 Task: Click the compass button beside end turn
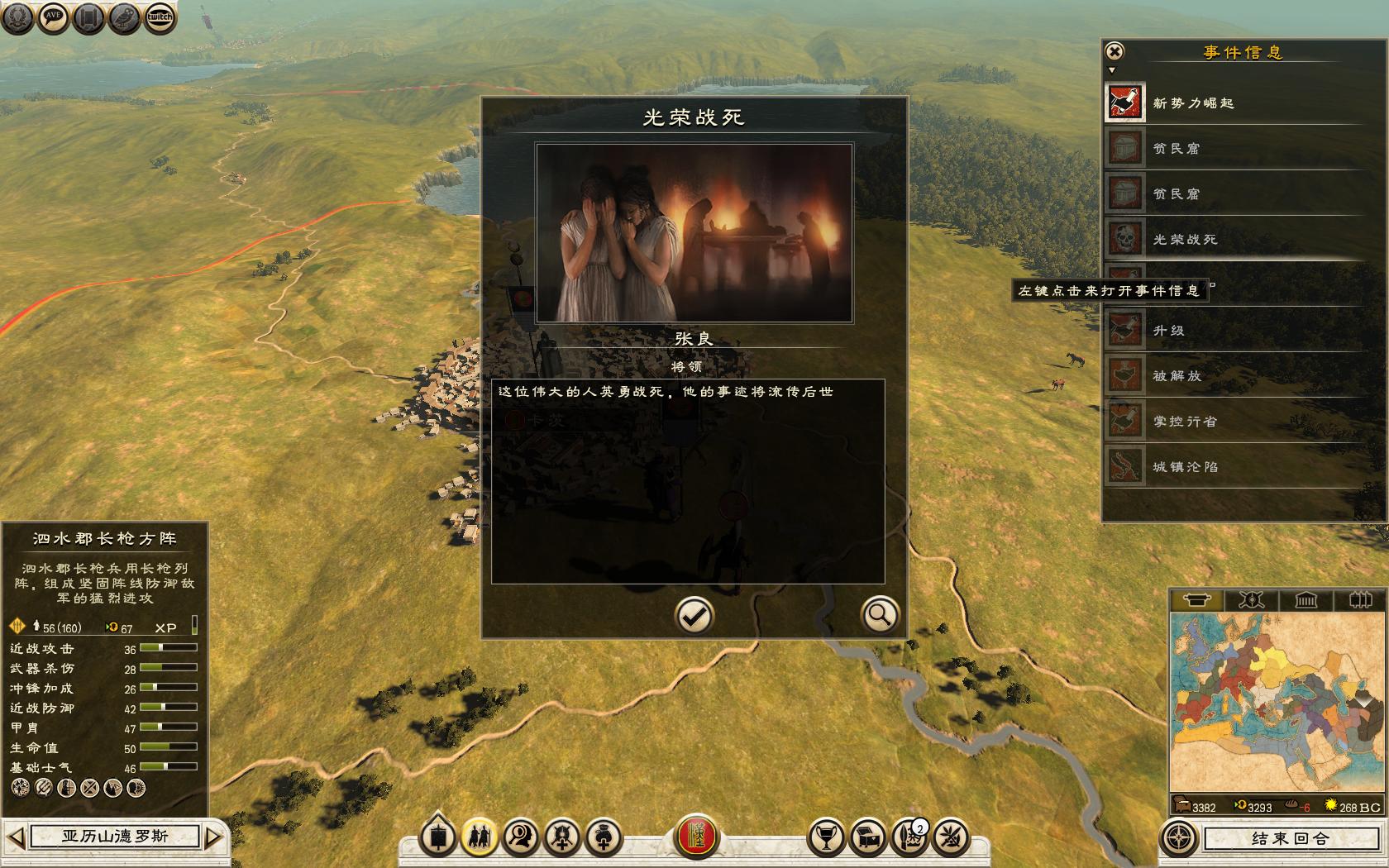click(1179, 838)
